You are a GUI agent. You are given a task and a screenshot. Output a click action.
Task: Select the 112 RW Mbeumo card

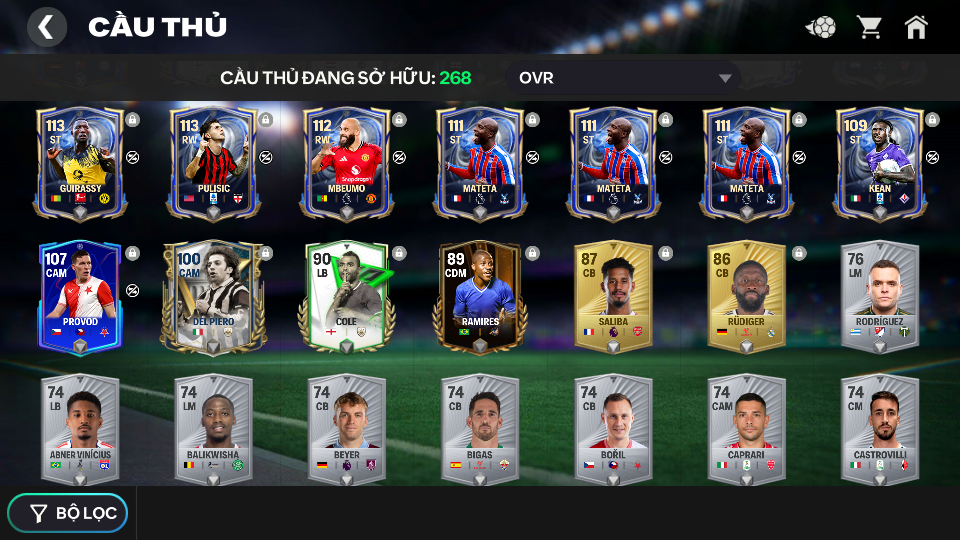pyautogui.click(x=347, y=162)
